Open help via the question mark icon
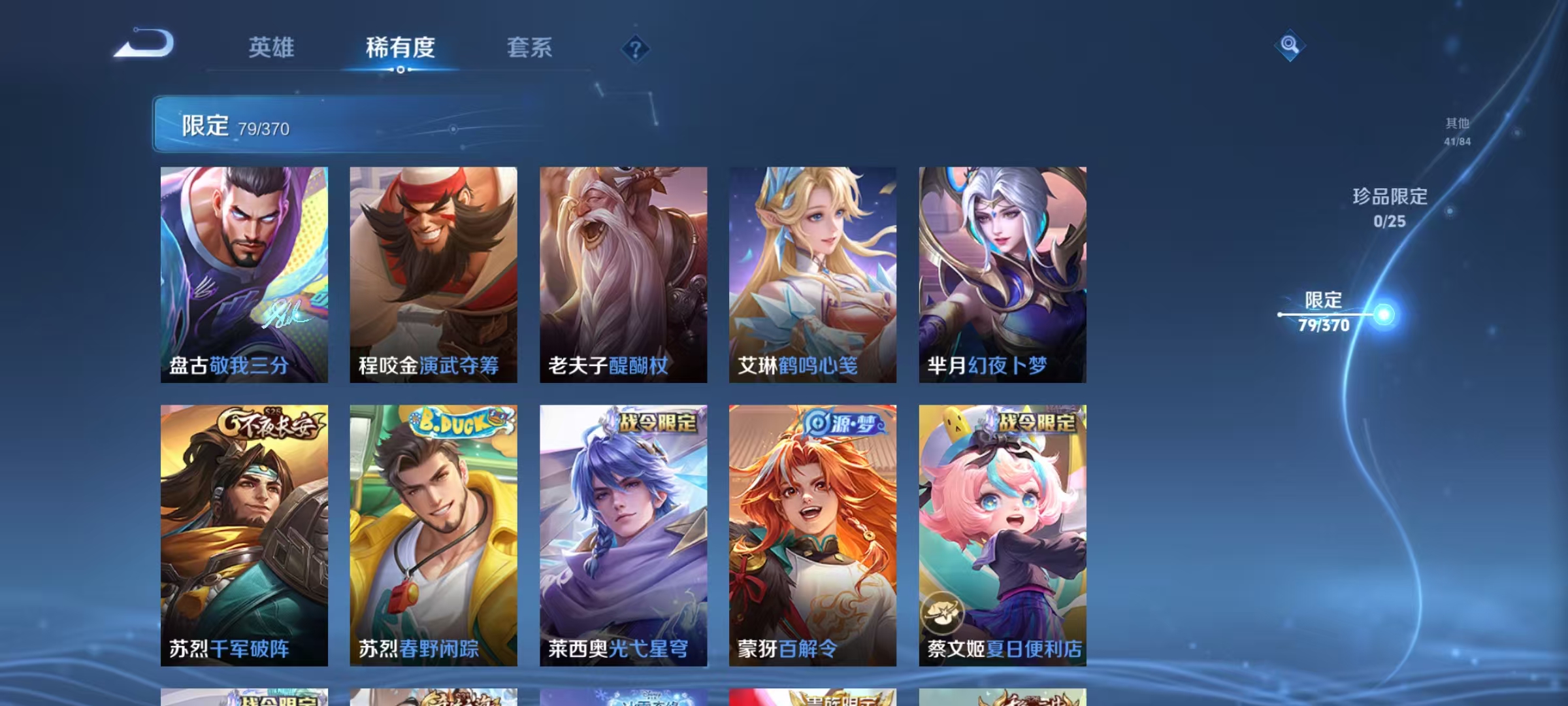 click(636, 47)
